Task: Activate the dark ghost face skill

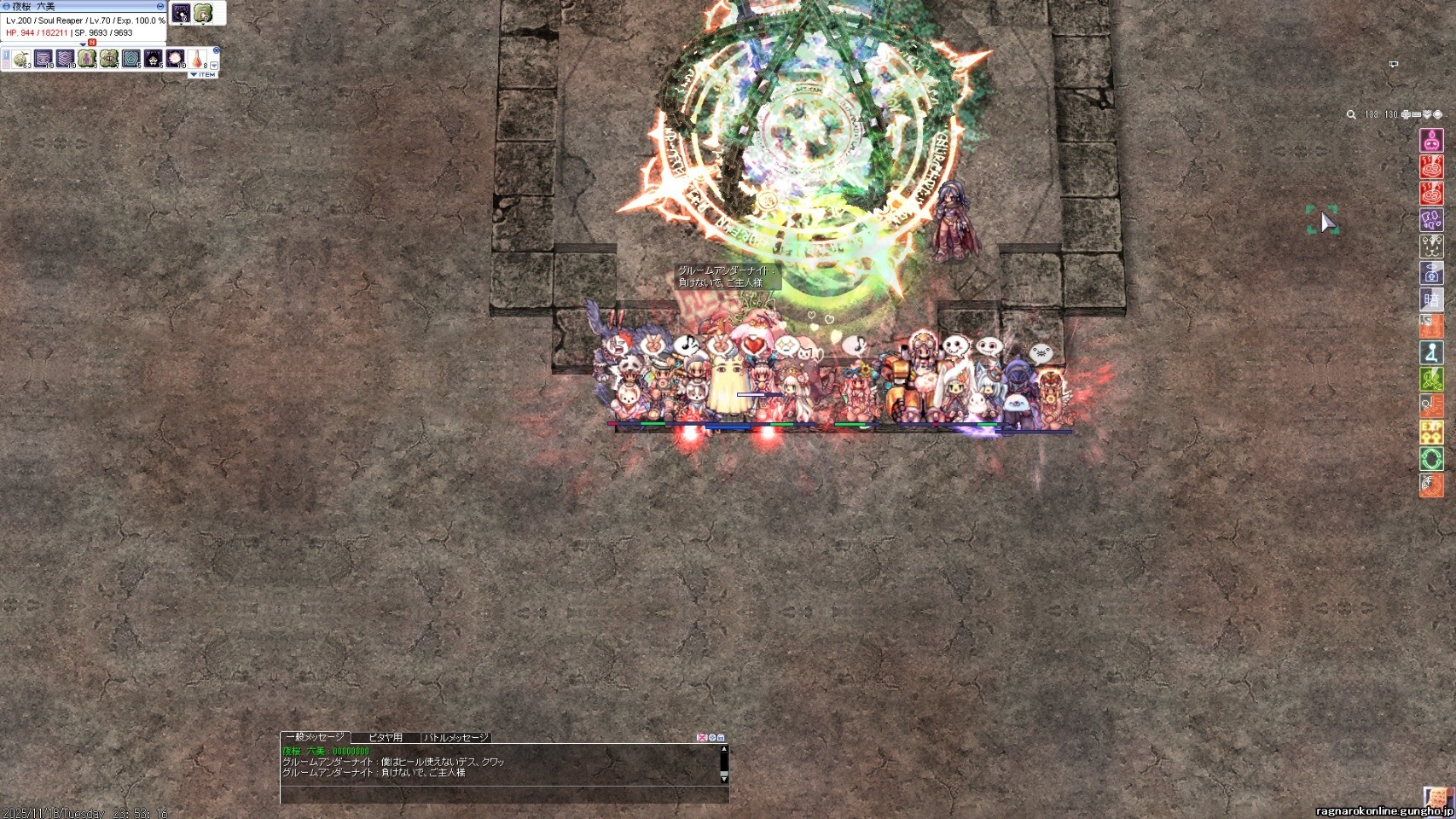Action: [153, 59]
